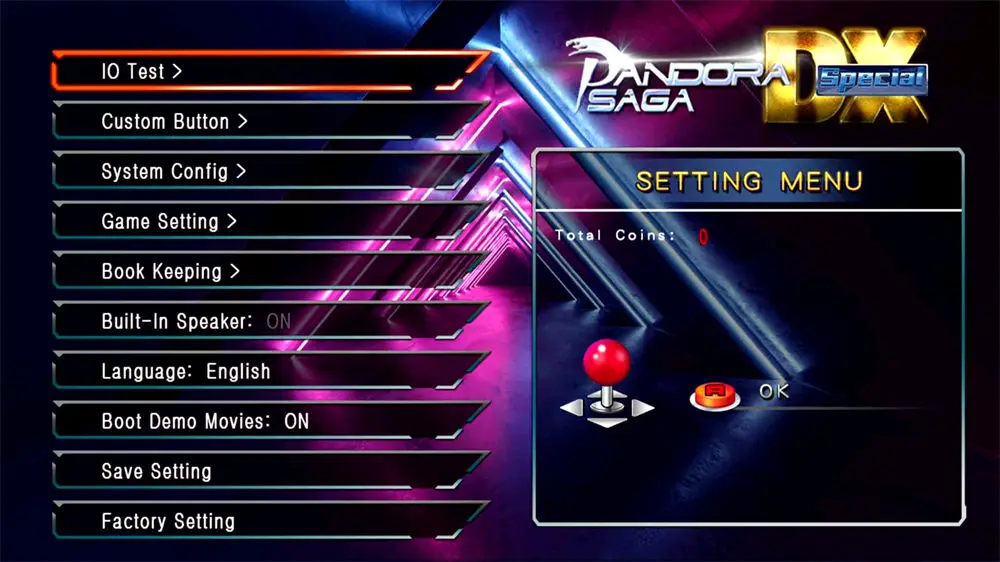Open the Book Keeping menu
Image resolution: width=1000 pixels, height=562 pixels.
coord(171,272)
